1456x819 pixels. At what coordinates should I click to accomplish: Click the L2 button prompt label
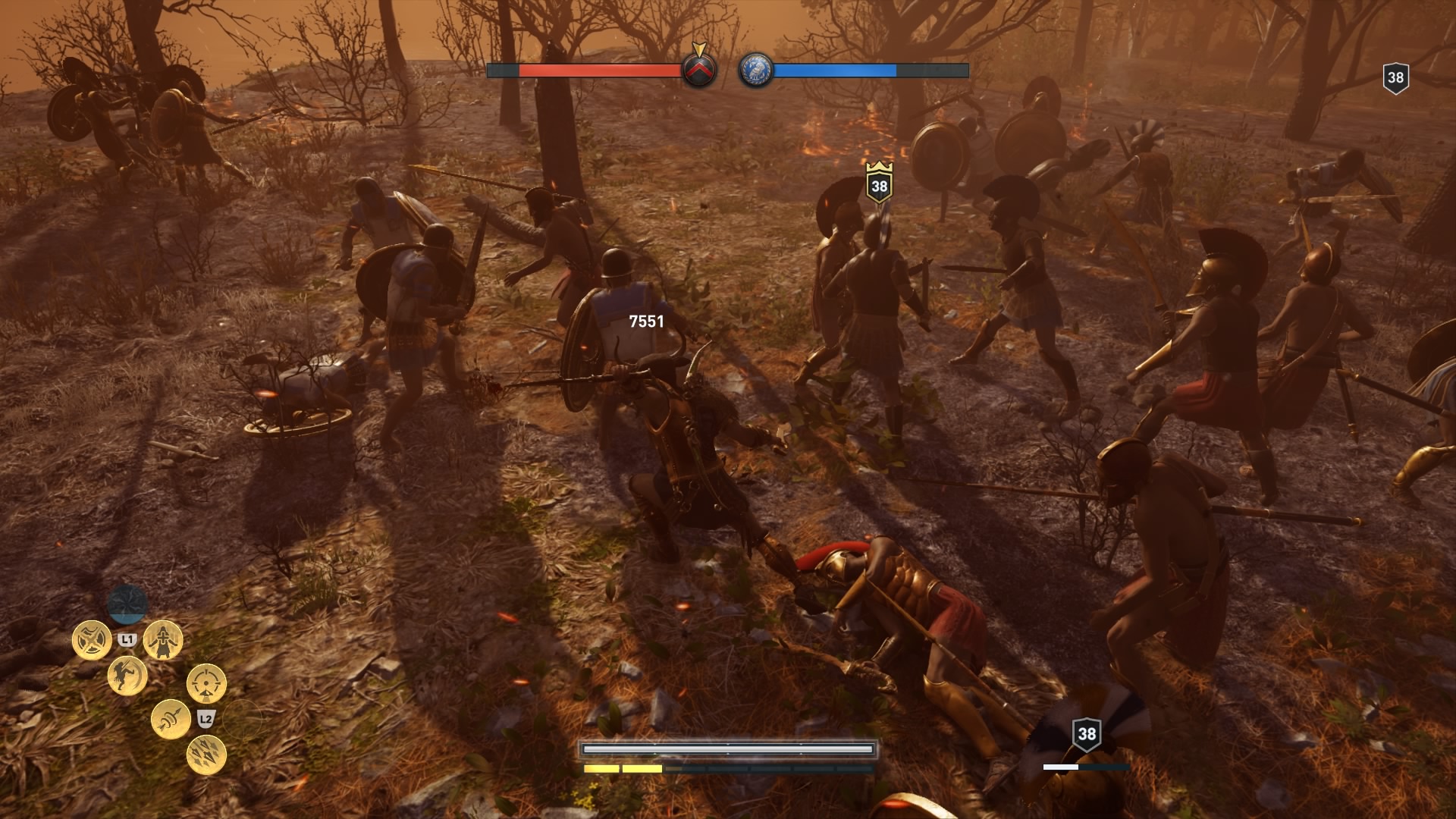(206, 720)
